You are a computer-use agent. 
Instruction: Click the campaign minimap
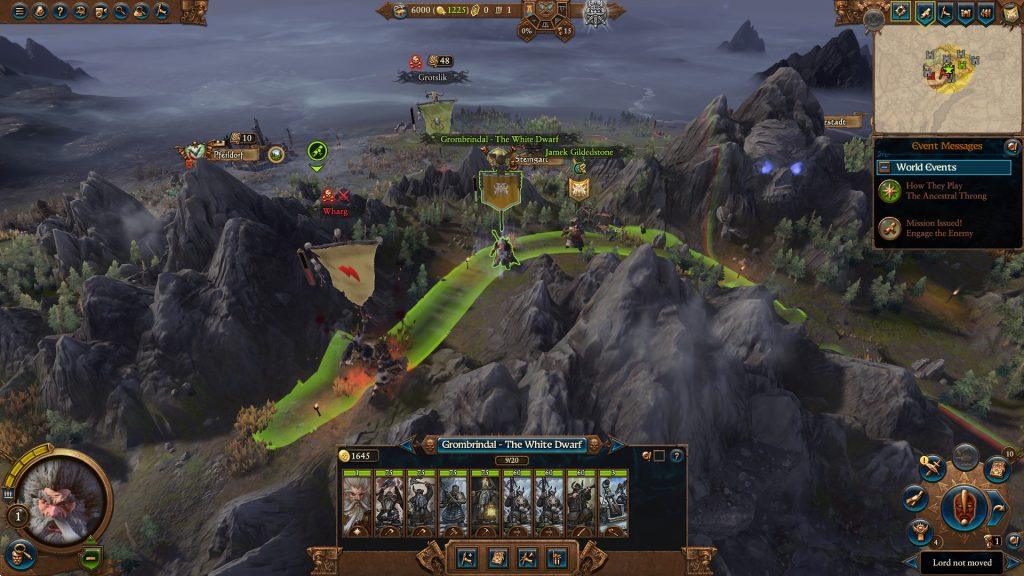[x=947, y=80]
